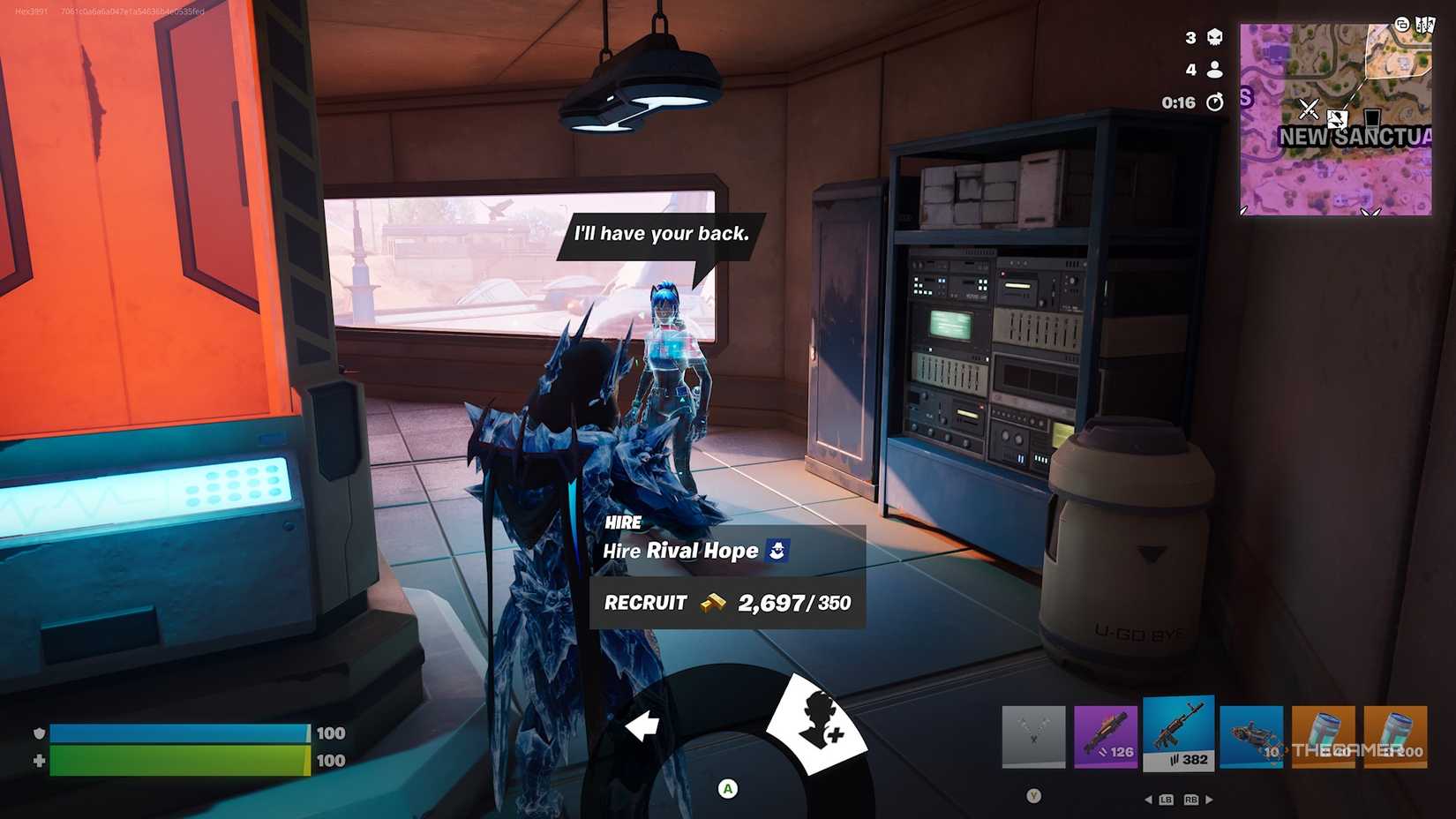Click the players remaining icon
The image size is (1456, 819).
(x=1215, y=69)
